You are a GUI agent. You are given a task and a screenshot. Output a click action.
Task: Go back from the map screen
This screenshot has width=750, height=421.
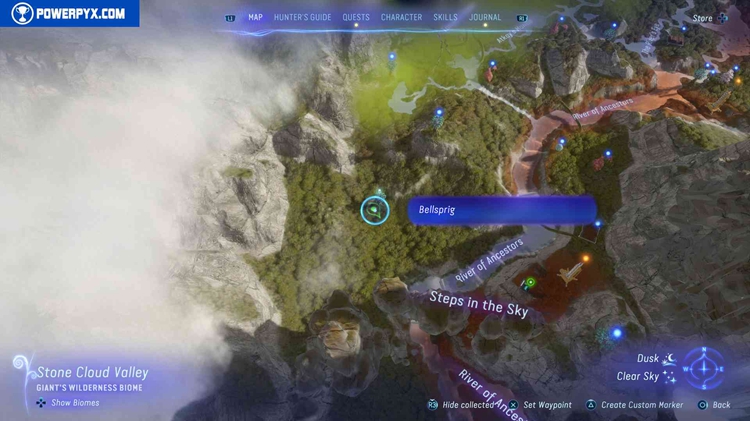715,405
